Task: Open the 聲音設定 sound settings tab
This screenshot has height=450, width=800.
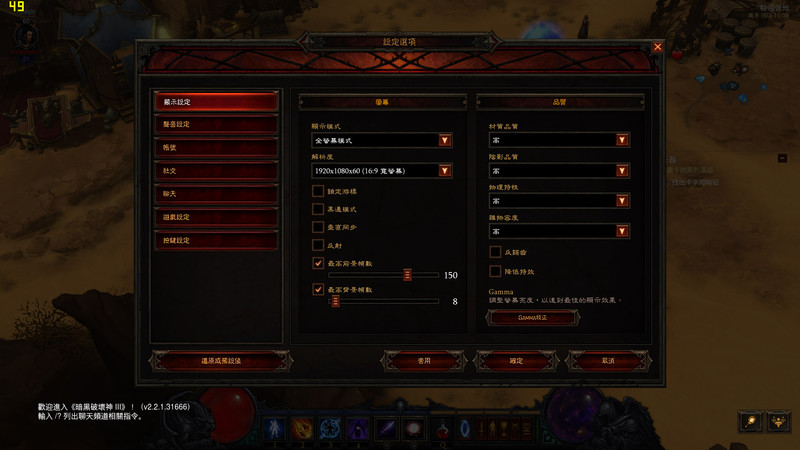Action: (215, 125)
